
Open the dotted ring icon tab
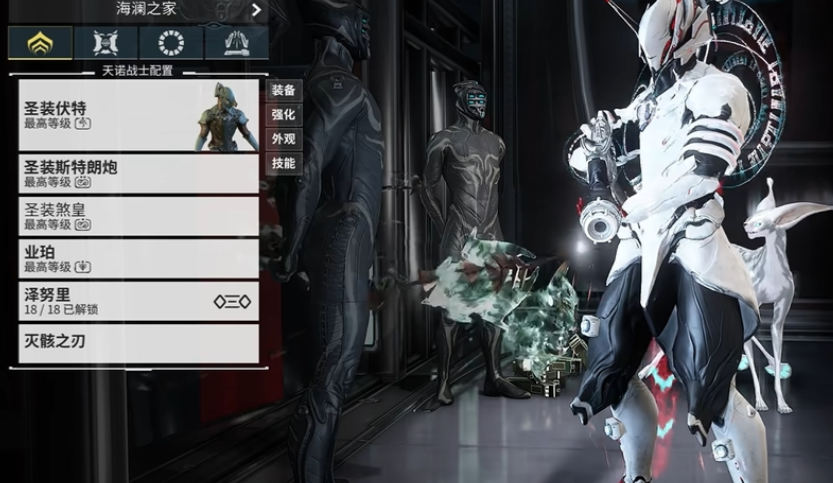point(170,43)
